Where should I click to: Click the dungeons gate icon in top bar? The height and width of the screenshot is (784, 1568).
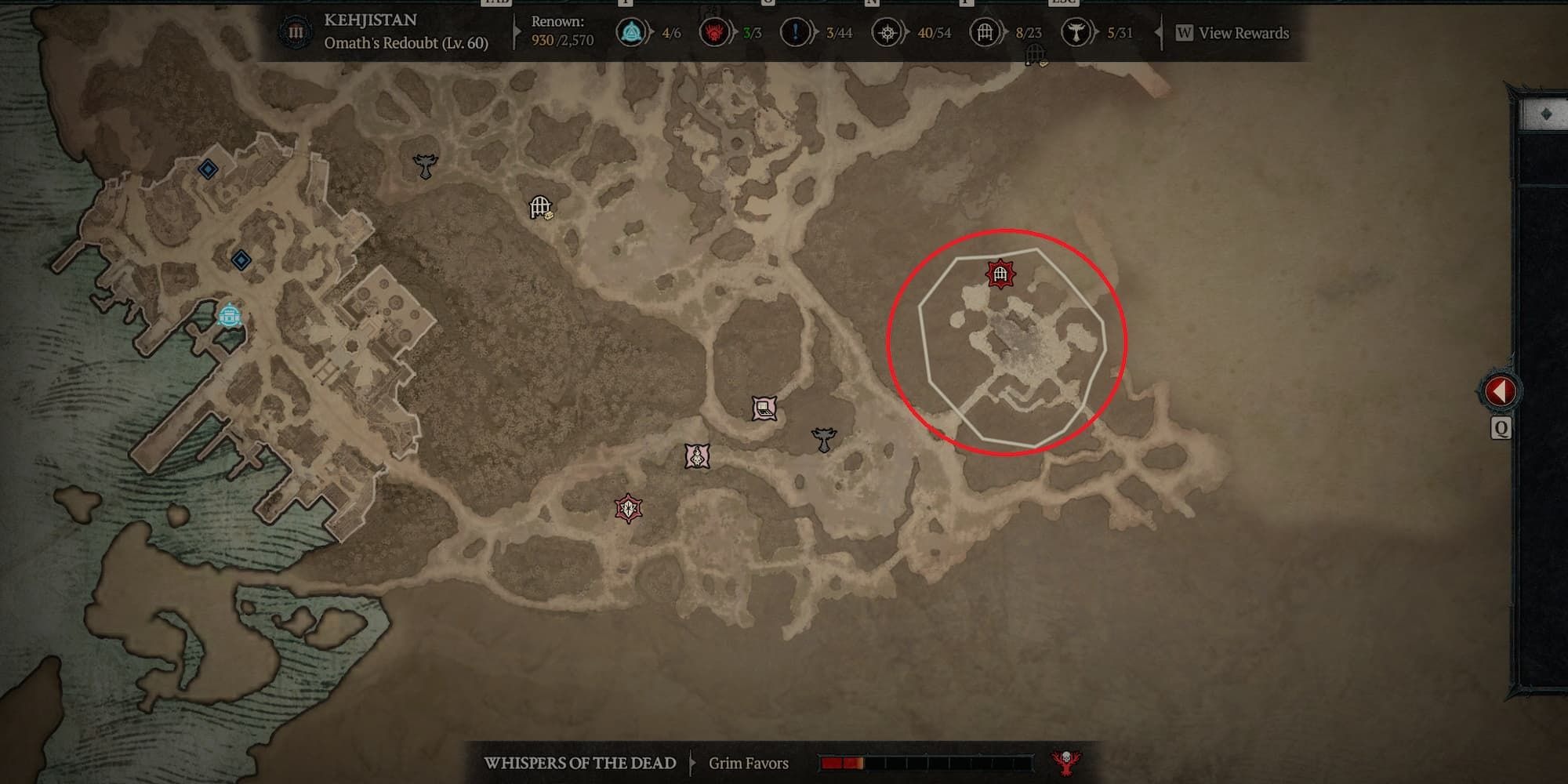point(984,33)
